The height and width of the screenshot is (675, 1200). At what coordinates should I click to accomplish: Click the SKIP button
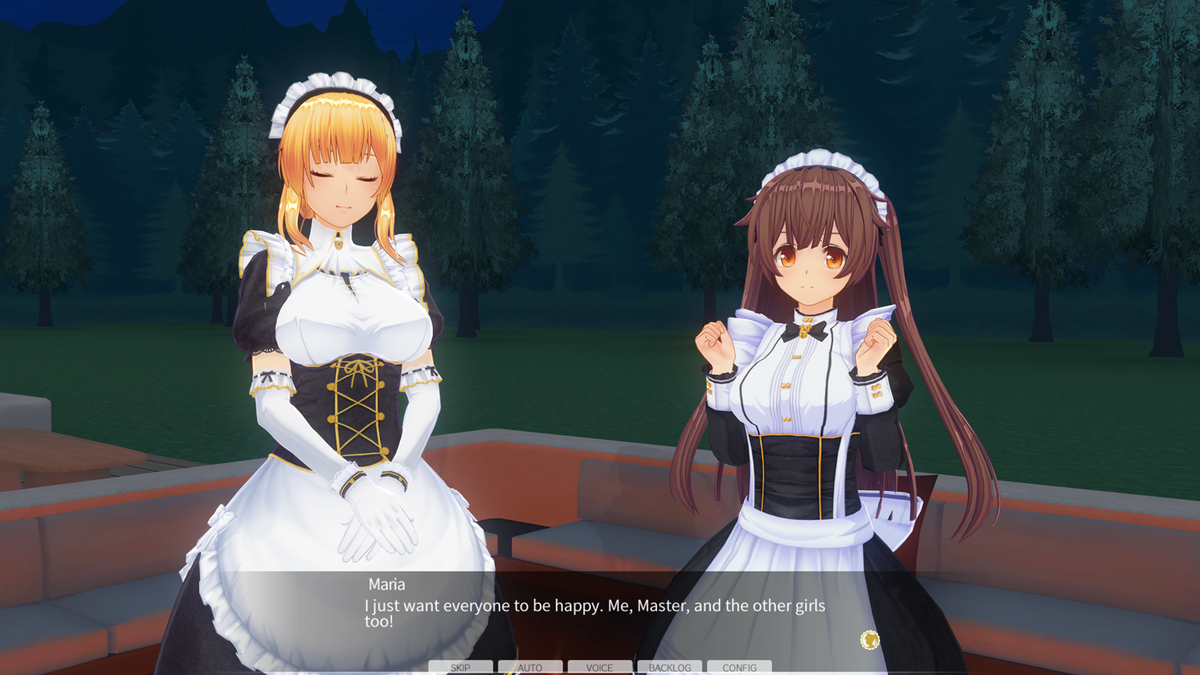(460, 667)
